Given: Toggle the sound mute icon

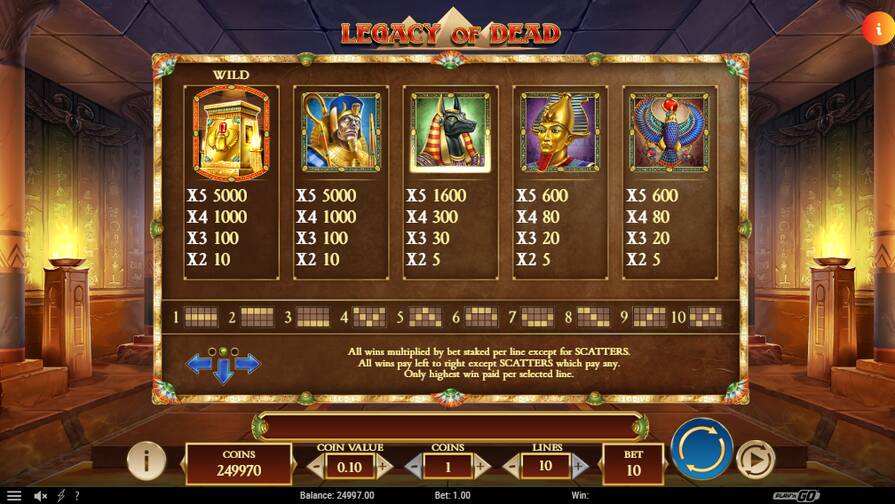Looking at the screenshot, I should [41, 496].
